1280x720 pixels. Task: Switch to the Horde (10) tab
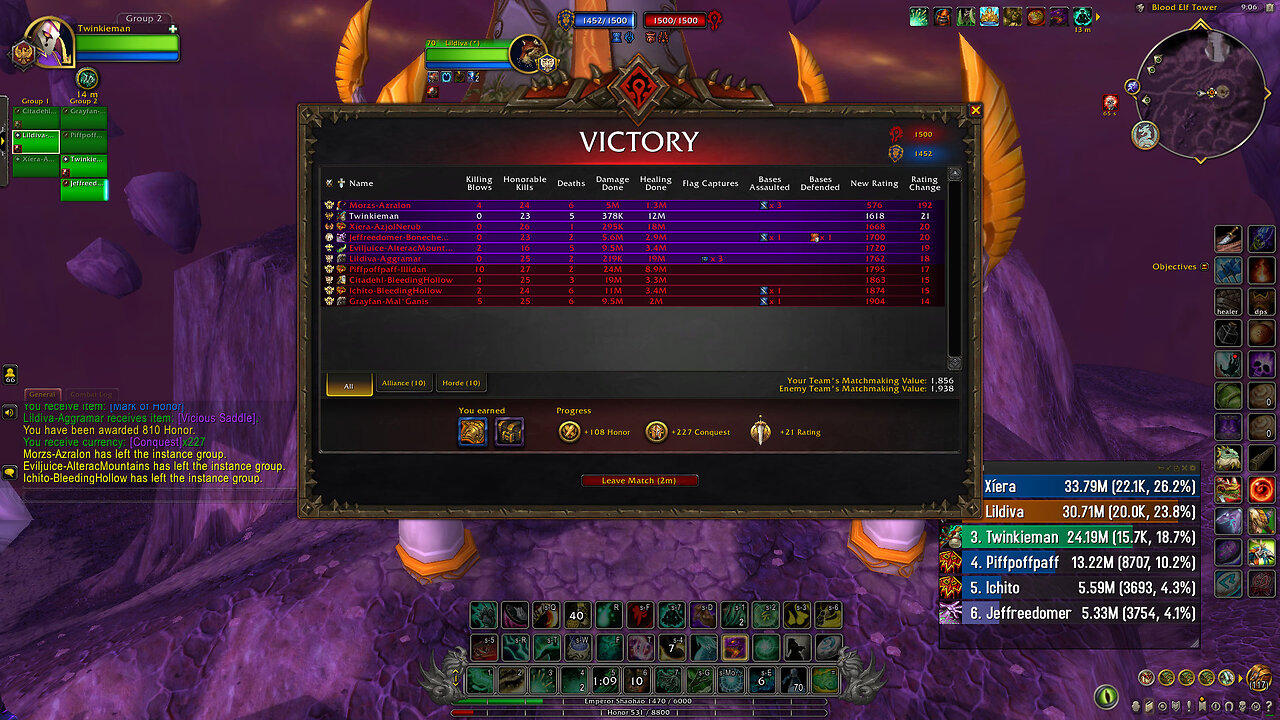coord(460,383)
